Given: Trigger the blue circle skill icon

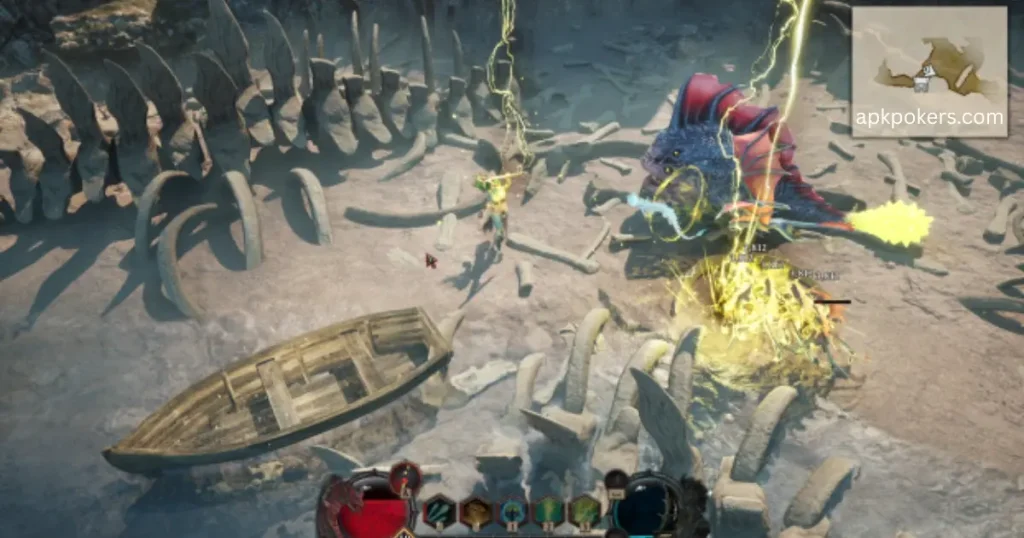Looking at the screenshot, I should pos(513,512).
